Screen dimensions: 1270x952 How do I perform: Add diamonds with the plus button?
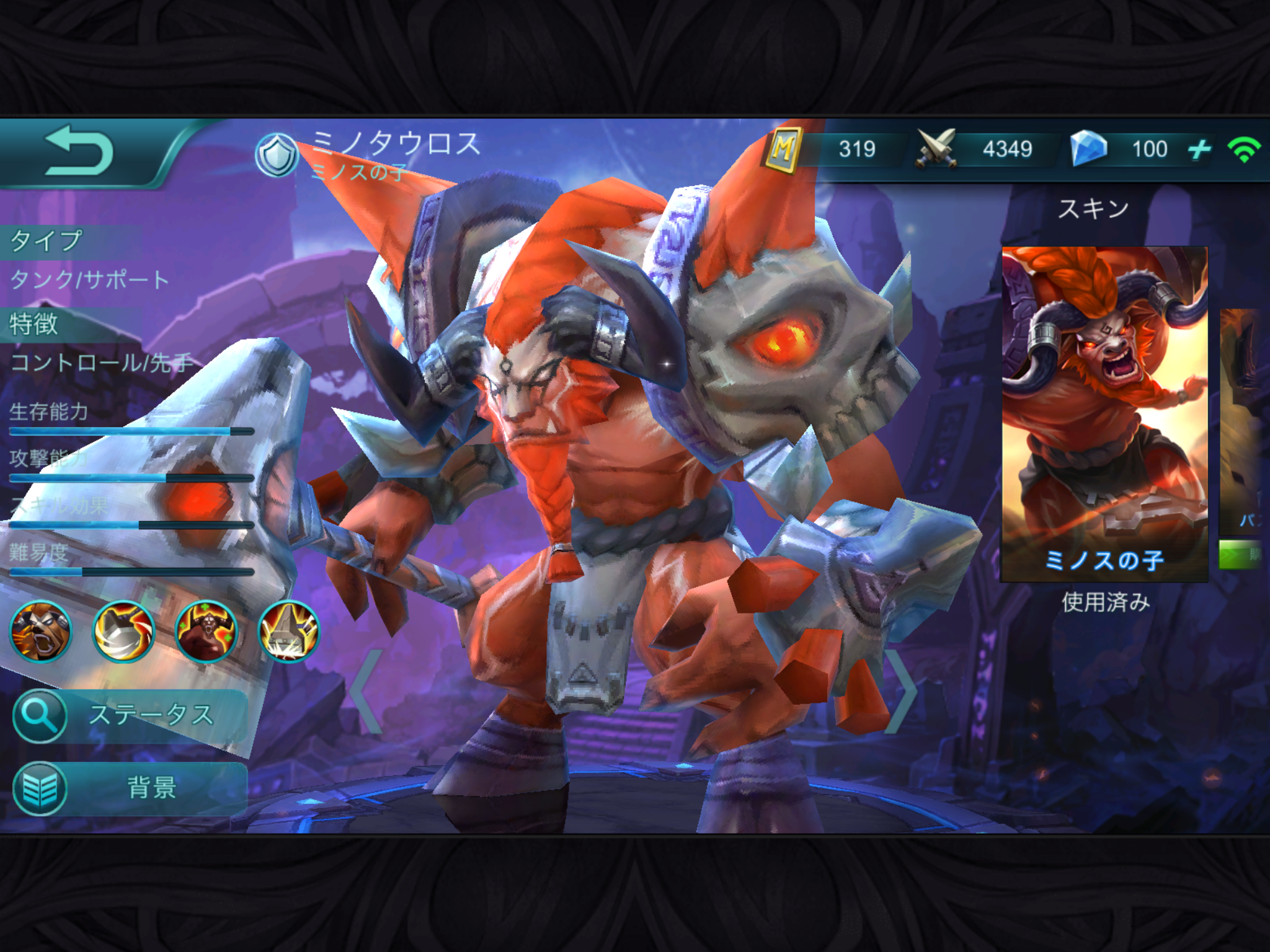[x=1199, y=149]
